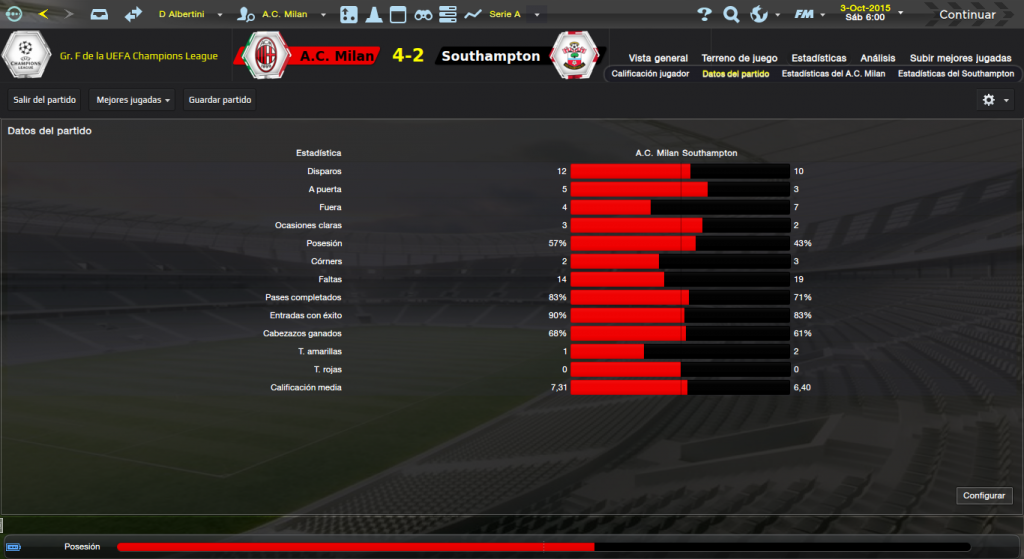The height and width of the screenshot is (559, 1024).
Task: Open the Mejores jugadas dropdown
Action: coord(131,100)
